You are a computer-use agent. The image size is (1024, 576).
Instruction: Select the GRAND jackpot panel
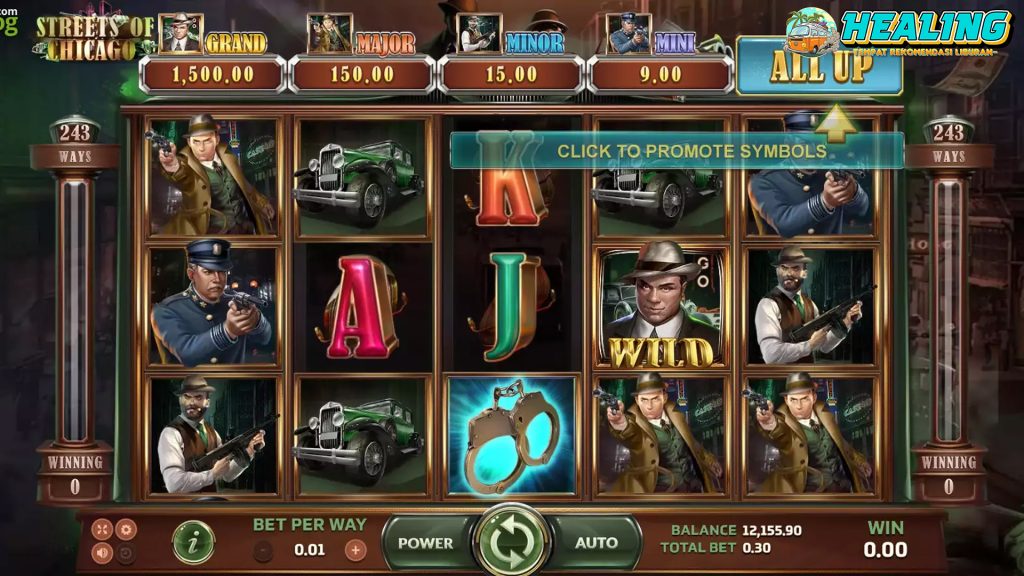tap(212, 74)
